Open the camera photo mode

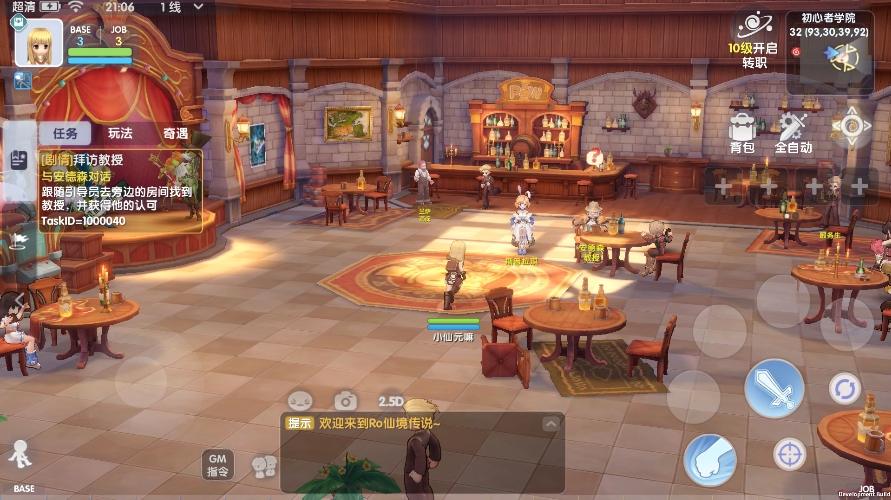click(x=345, y=401)
